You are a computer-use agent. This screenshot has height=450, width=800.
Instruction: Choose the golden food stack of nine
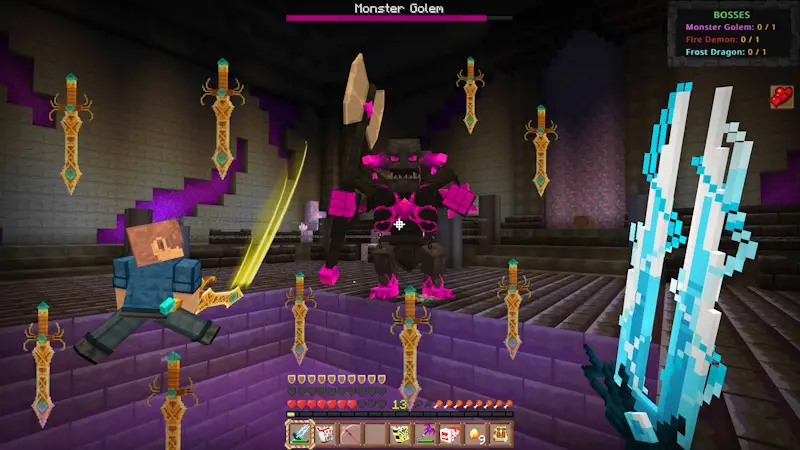(x=475, y=434)
